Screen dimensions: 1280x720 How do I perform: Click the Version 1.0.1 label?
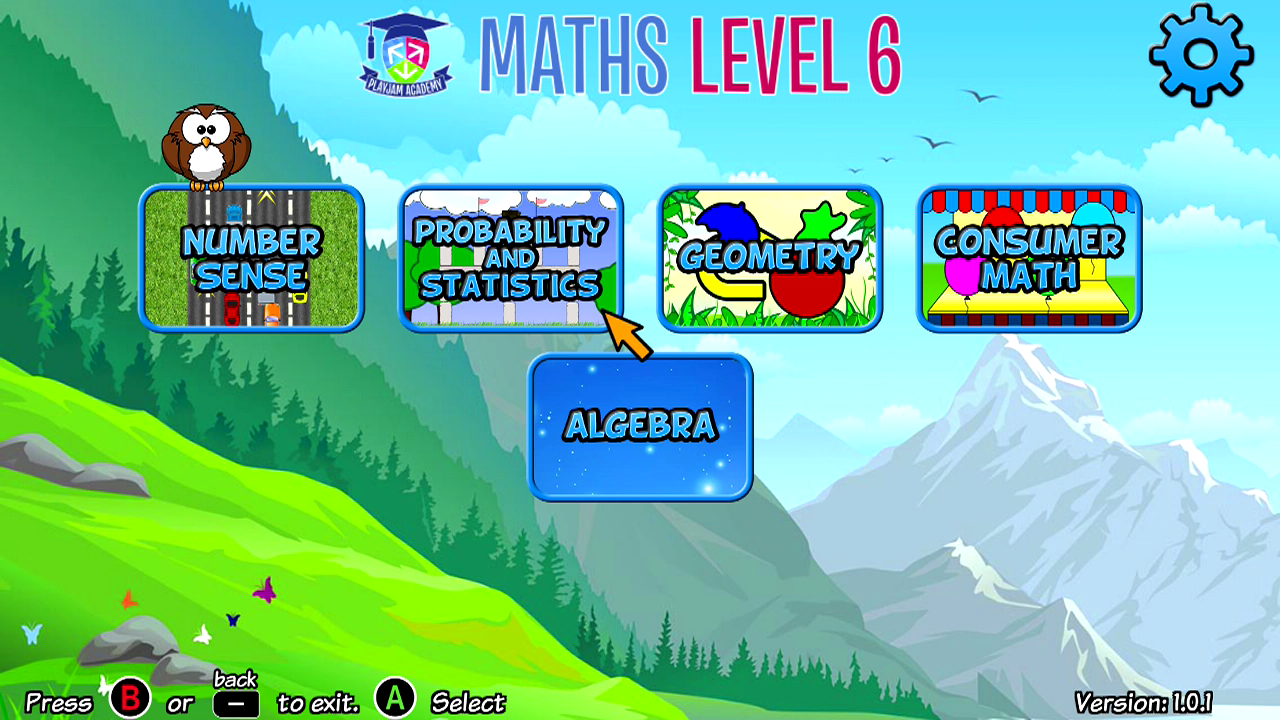1144,701
